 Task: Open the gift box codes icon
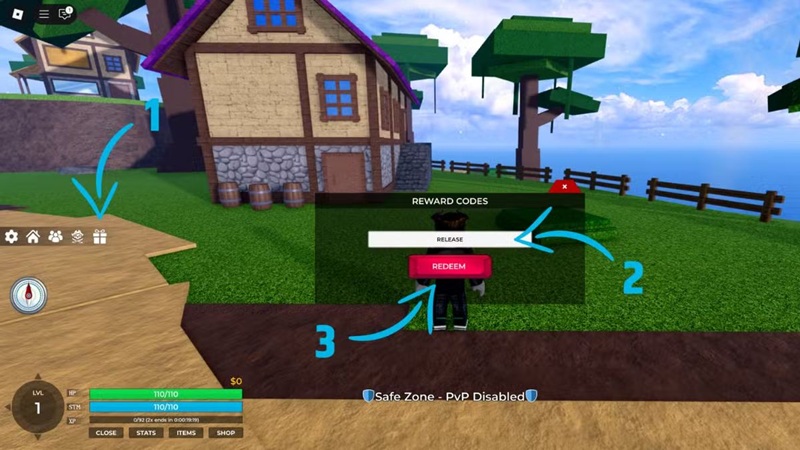click(99, 237)
